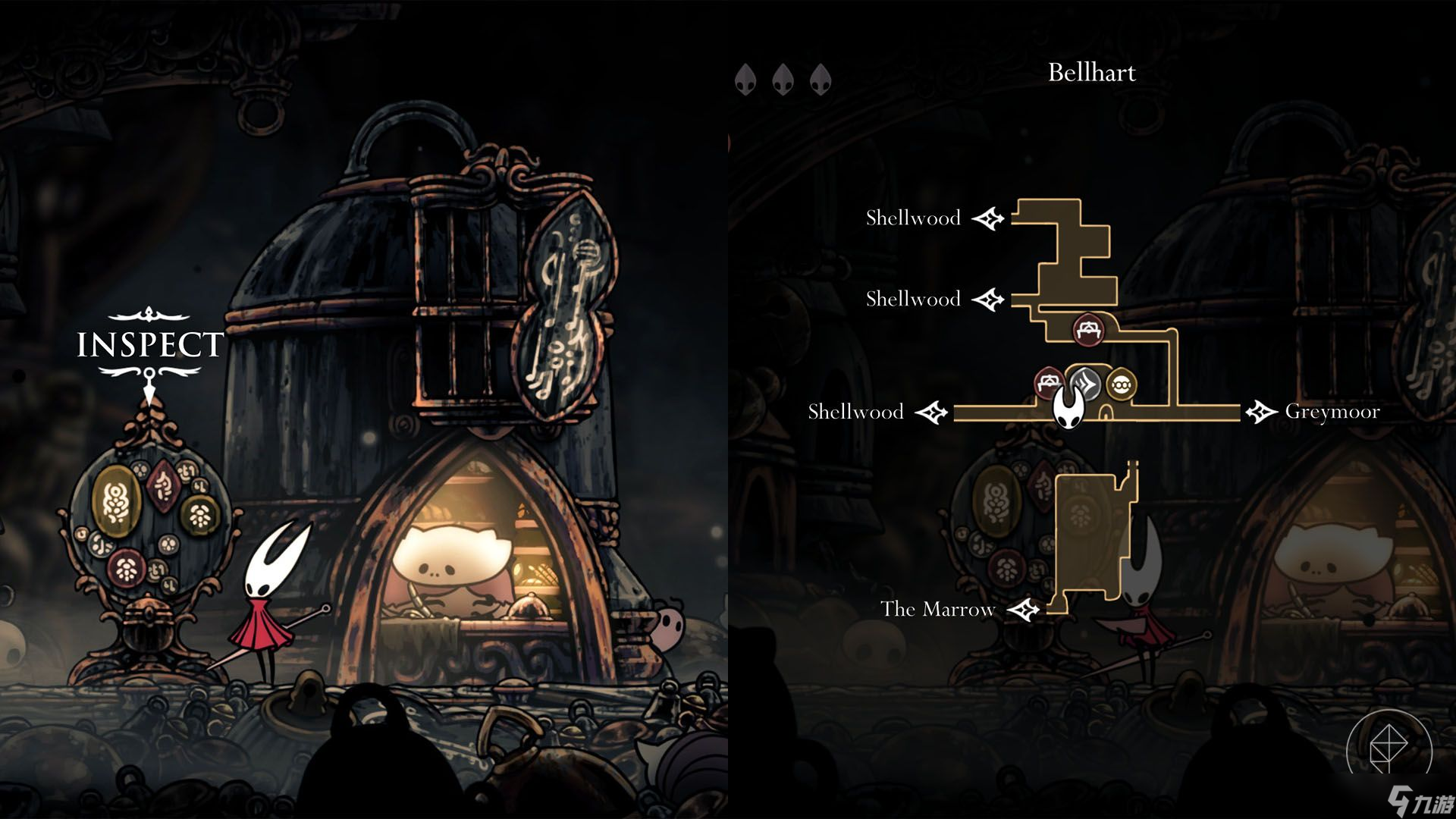
Task: Select the grey arrow marker on the map
Action: [1087, 384]
